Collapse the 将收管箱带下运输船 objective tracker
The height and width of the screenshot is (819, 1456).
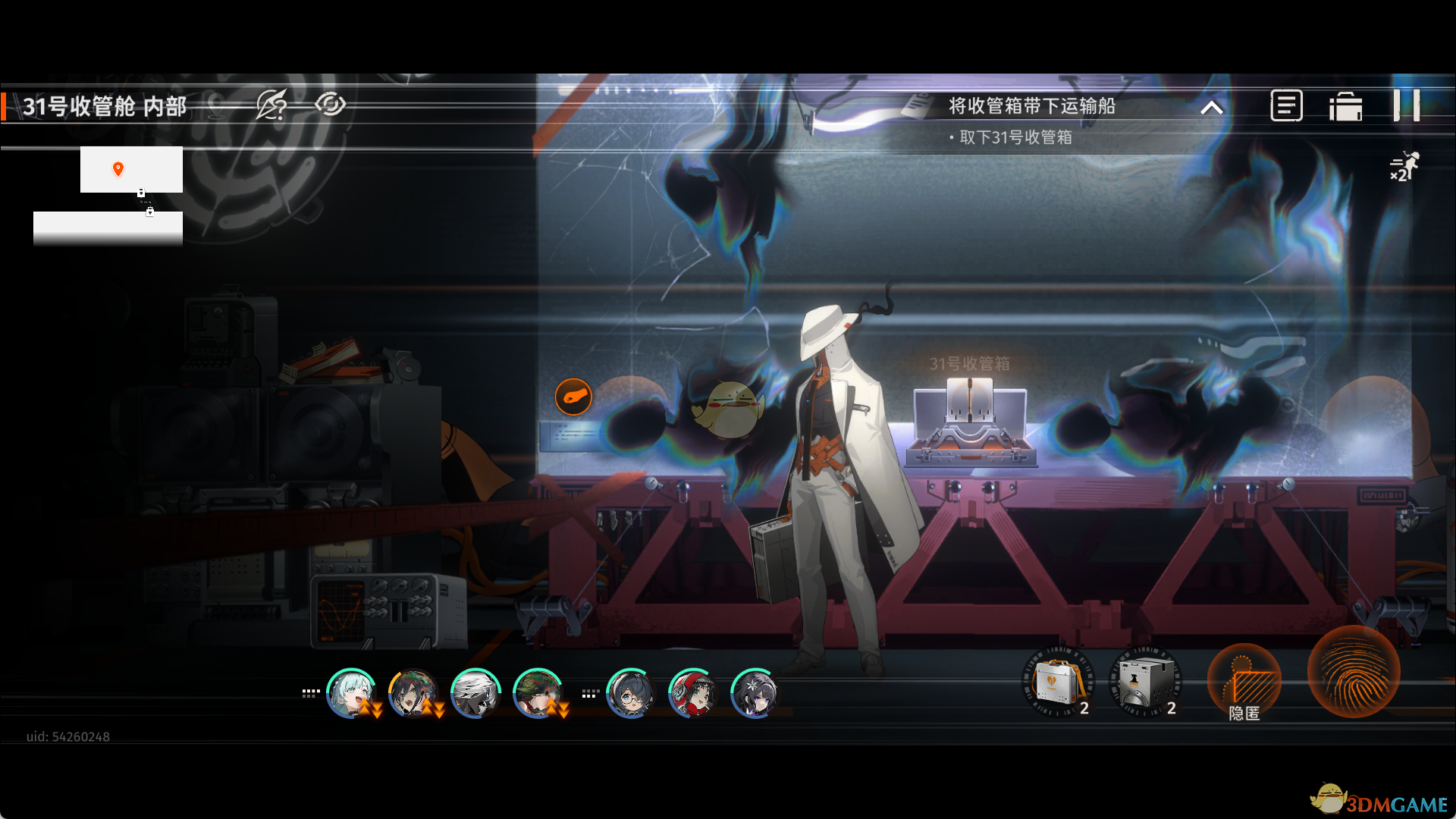[x=1212, y=108]
